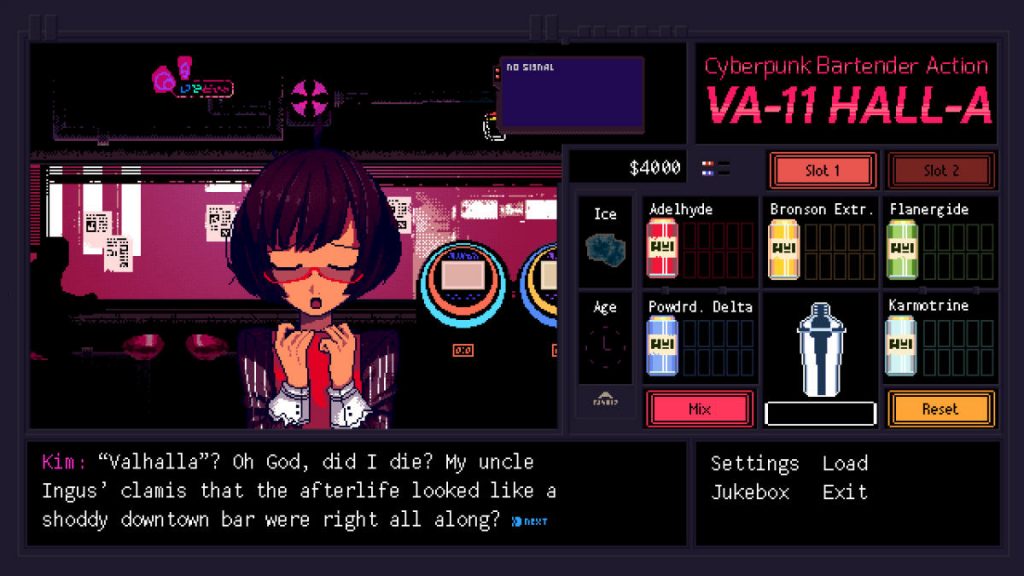Viewport: 1024px width, 576px height.
Task: Pick the red Adelhyde can
Action: [x=662, y=249]
